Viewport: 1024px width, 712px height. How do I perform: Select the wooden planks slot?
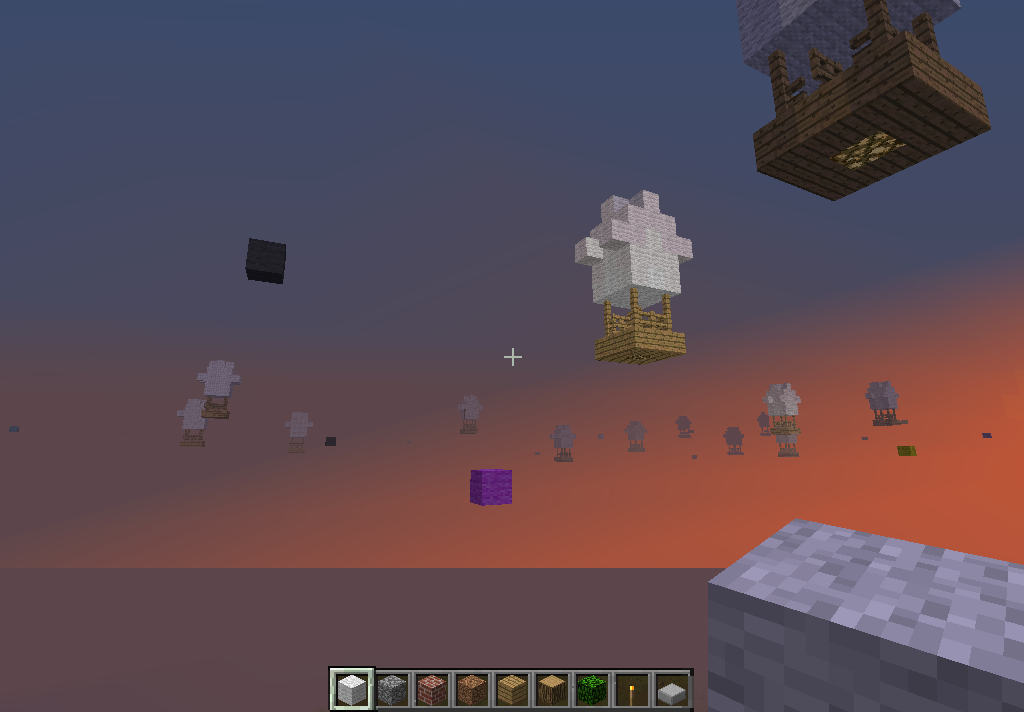click(512, 689)
